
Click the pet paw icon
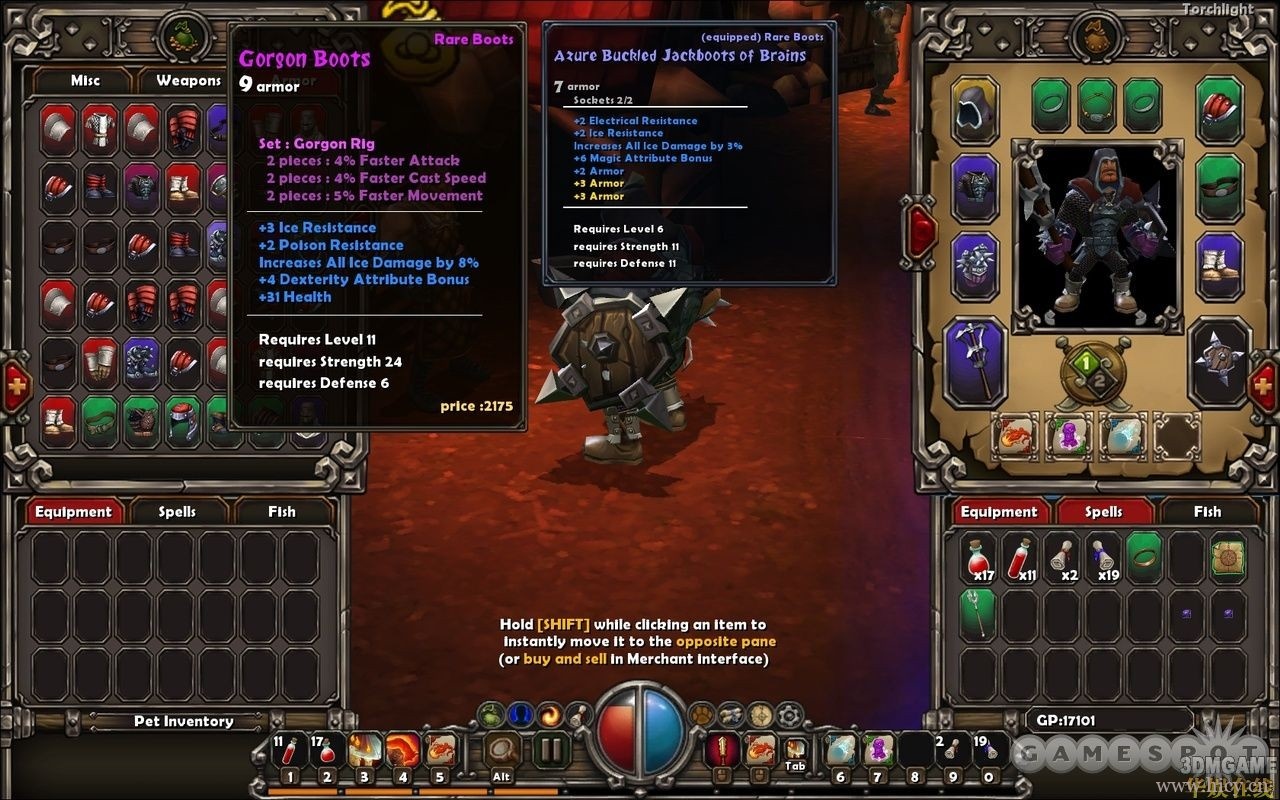[x=703, y=715]
